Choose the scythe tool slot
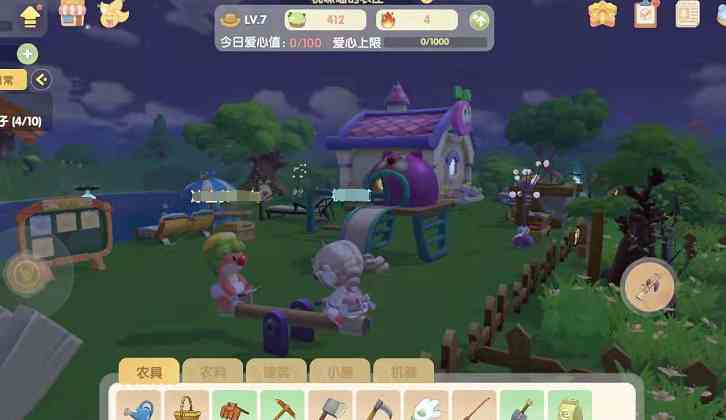726x420 pixels. [x=376, y=407]
